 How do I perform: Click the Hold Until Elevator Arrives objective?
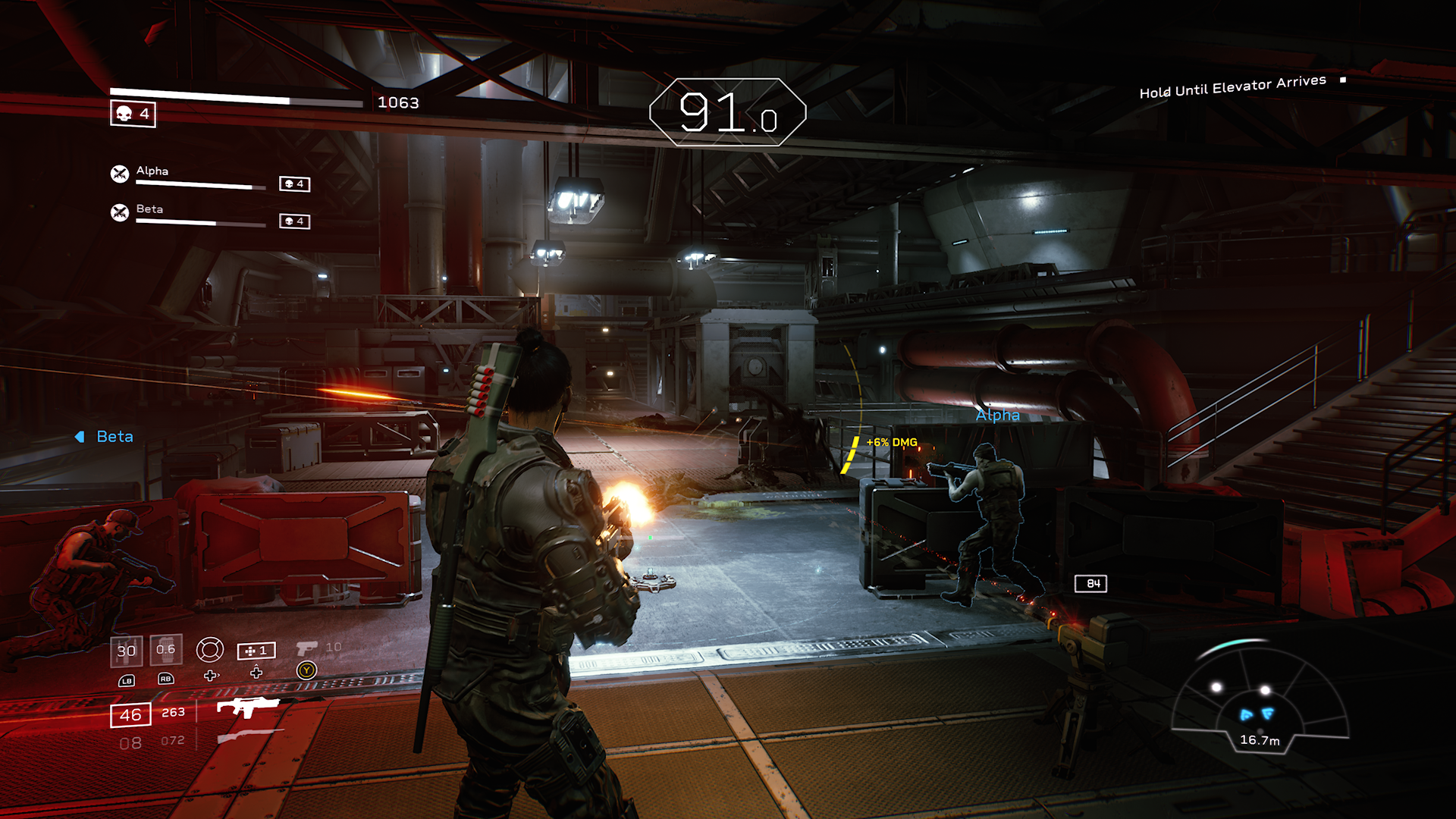pos(1232,86)
